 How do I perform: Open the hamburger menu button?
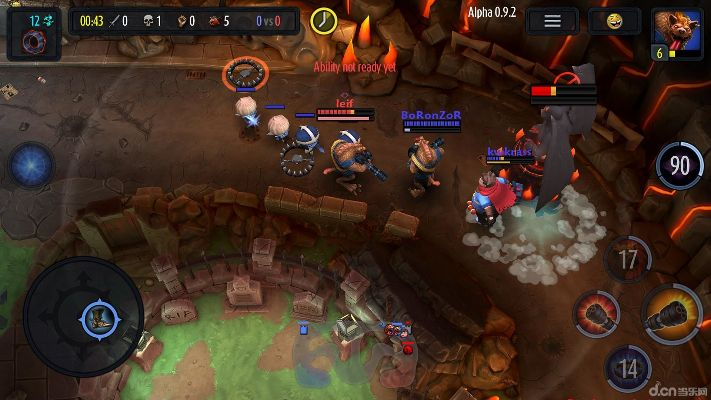click(x=551, y=21)
